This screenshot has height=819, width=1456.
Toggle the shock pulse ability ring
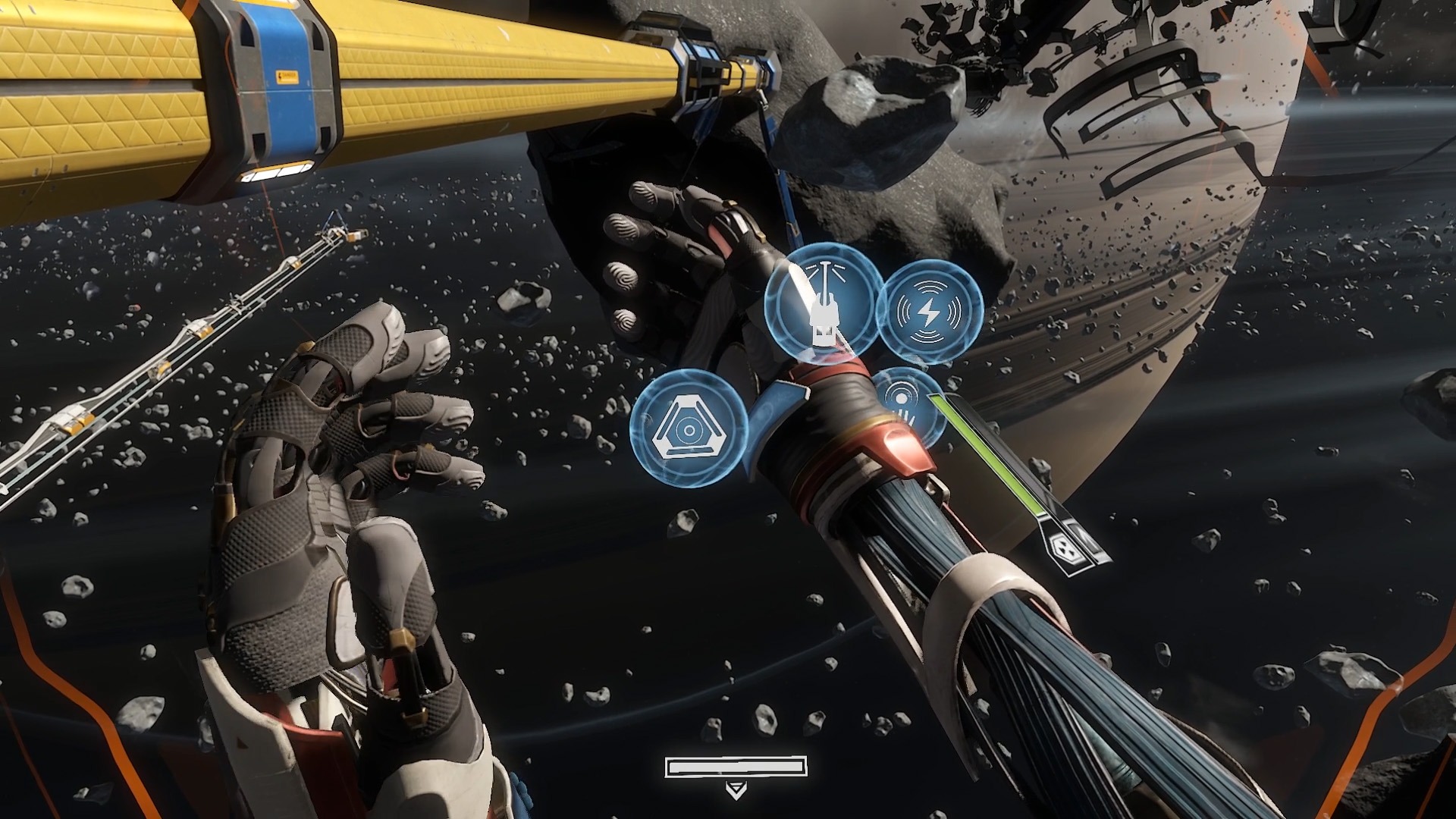click(929, 309)
